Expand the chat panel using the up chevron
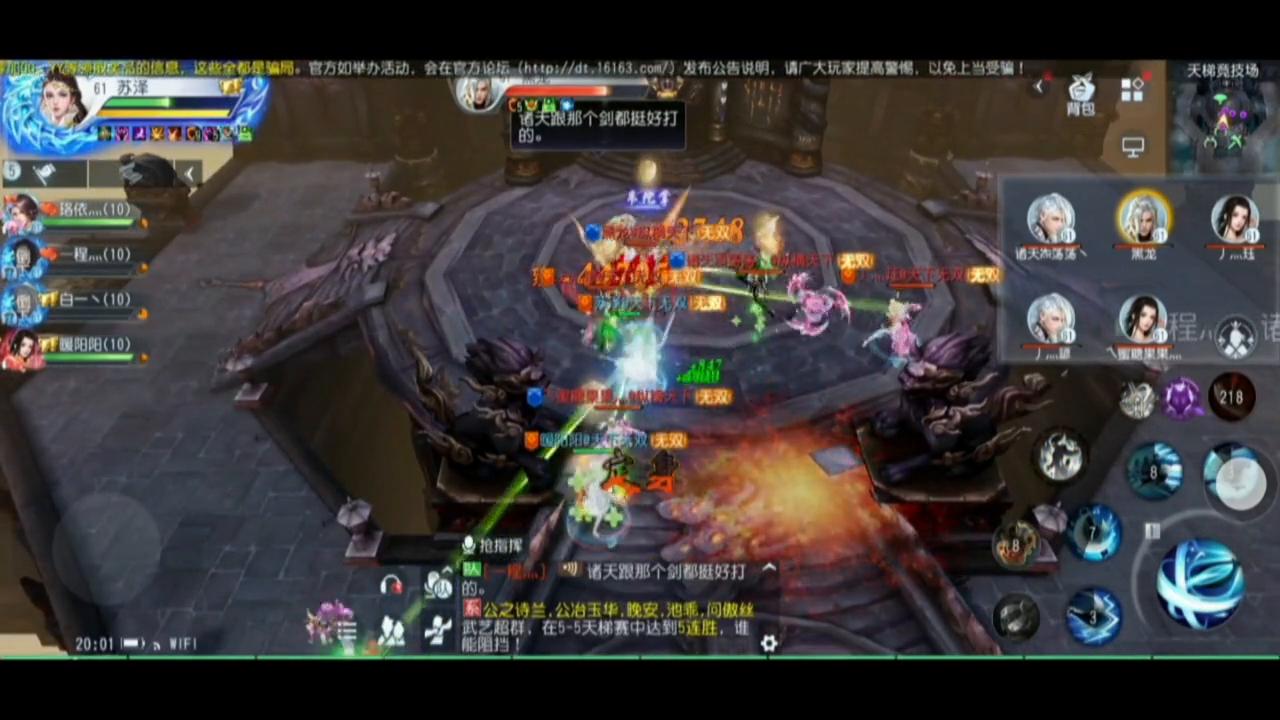Viewport: 1280px width, 720px height. [x=770, y=568]
